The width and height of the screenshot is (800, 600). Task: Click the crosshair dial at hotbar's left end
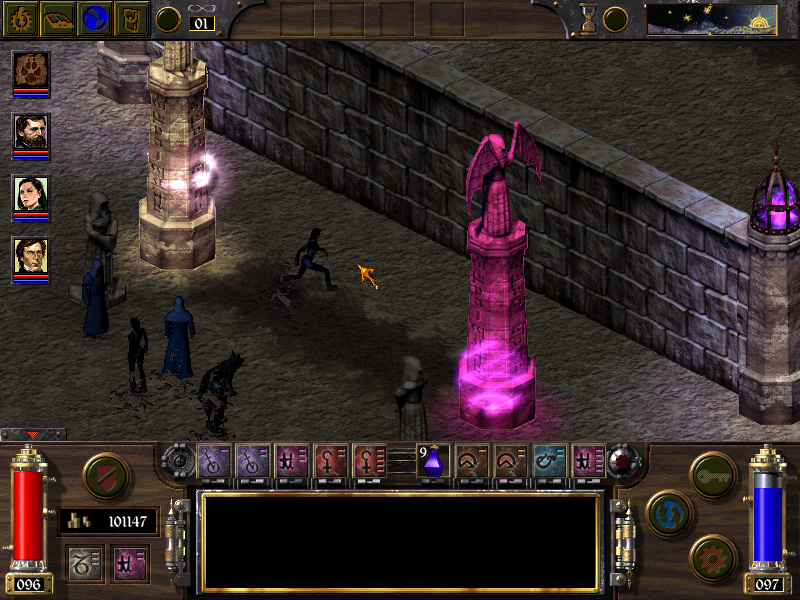[x=180, y=462]
